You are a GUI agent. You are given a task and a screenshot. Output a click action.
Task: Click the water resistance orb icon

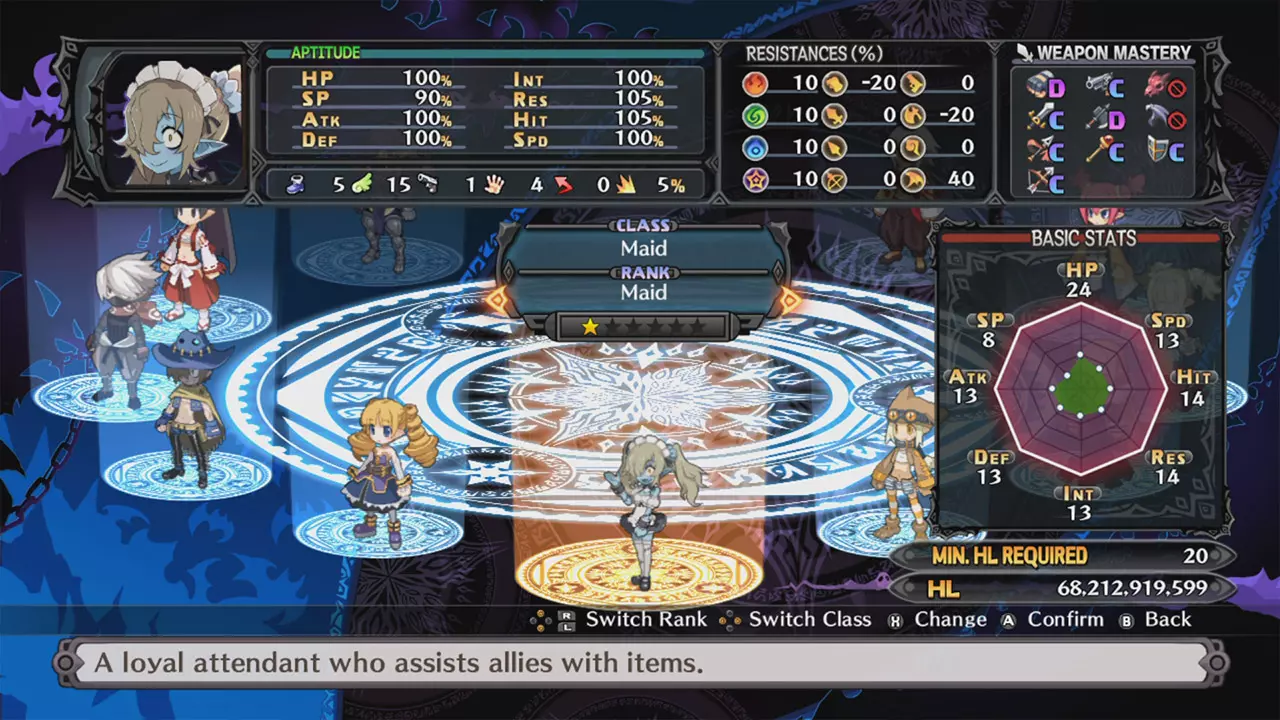click(x=756, y=147)
